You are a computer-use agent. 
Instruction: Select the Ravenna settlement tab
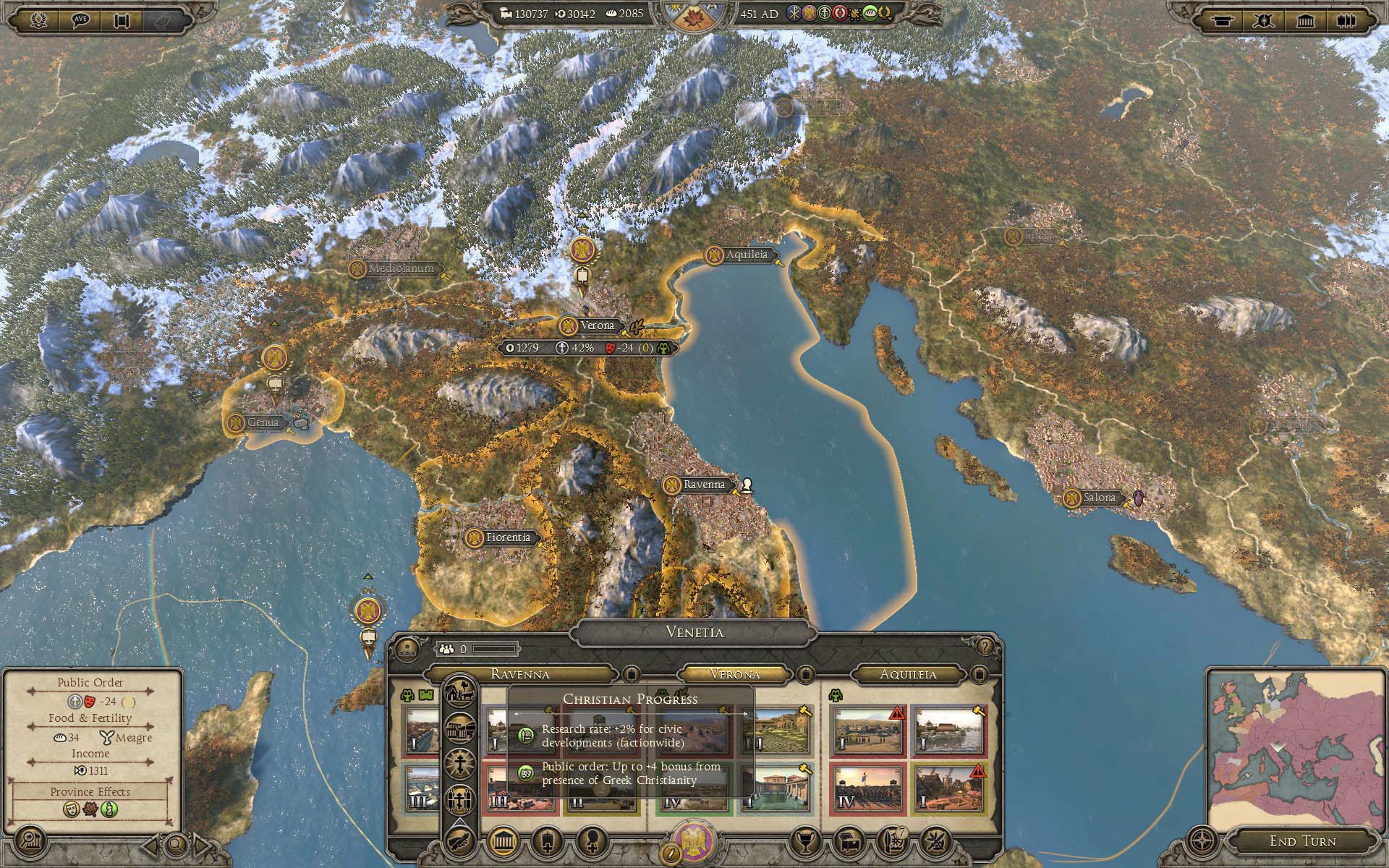click(x=519, y=674)
